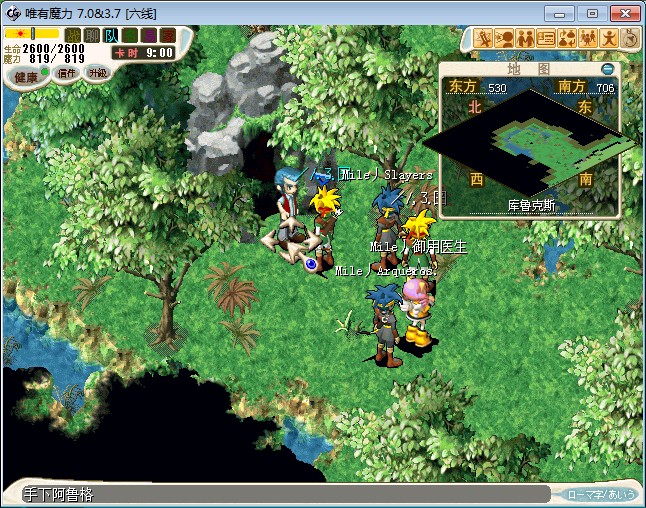Toggle the 名 name card channel tab

pos(130,35)
